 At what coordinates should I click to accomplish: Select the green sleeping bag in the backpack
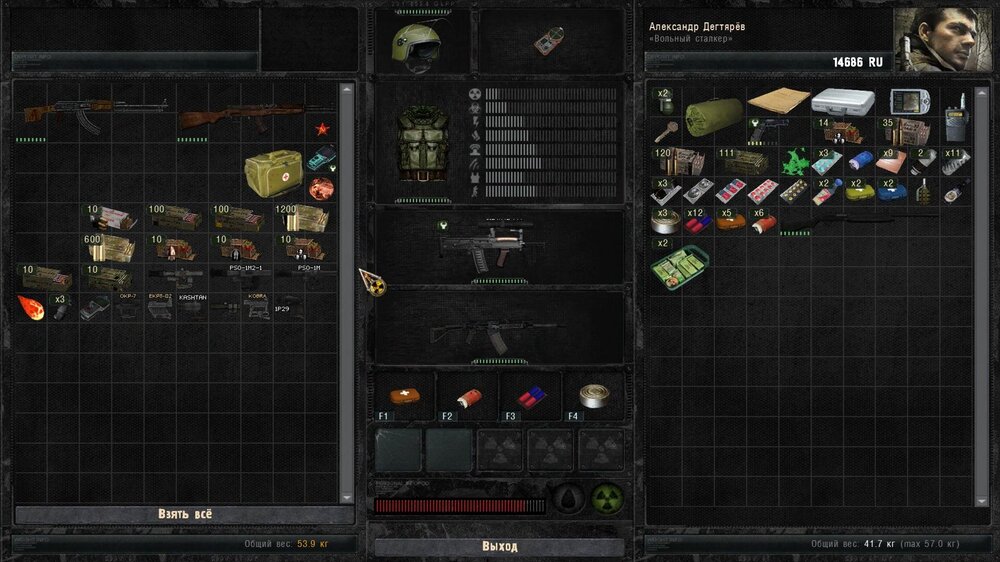pos(712,114)
